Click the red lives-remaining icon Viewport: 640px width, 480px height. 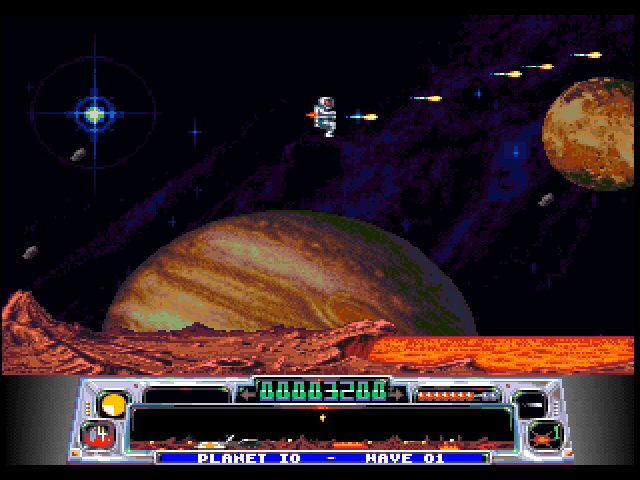click(x=101, y=434)
